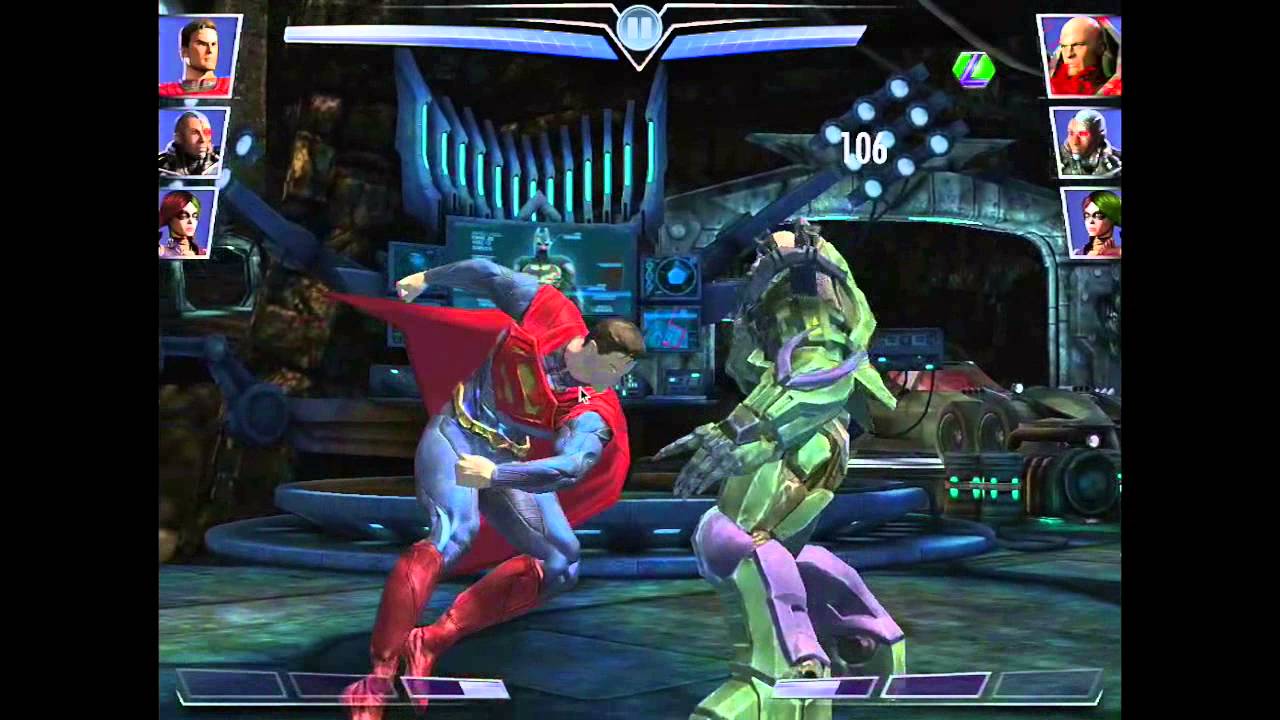The height and width of the screenshot is (720, 1280).
Task: Tag in Cyborg from the player's team
Action: 193,142
